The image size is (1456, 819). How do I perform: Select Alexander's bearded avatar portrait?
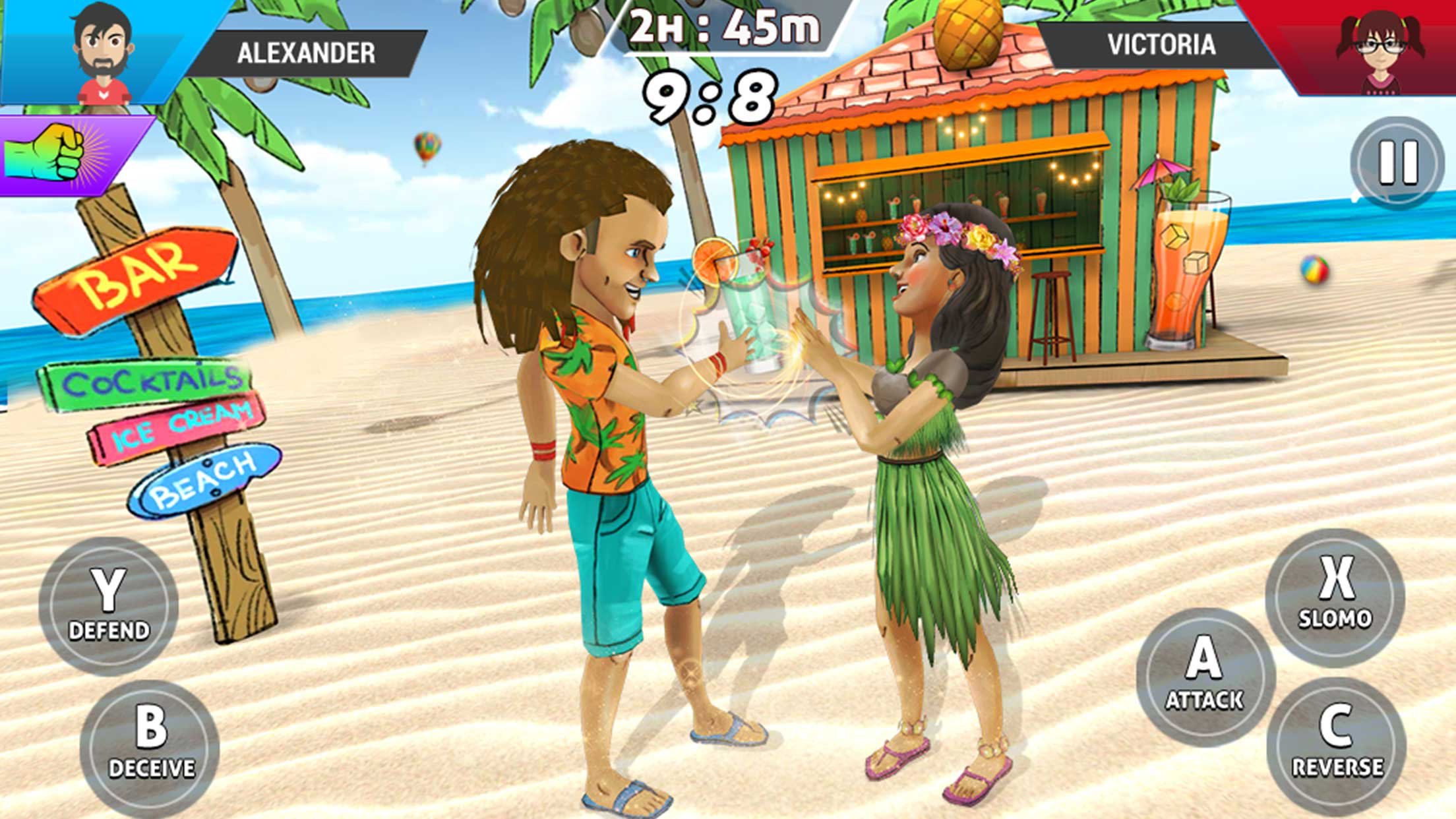(104, 54)
